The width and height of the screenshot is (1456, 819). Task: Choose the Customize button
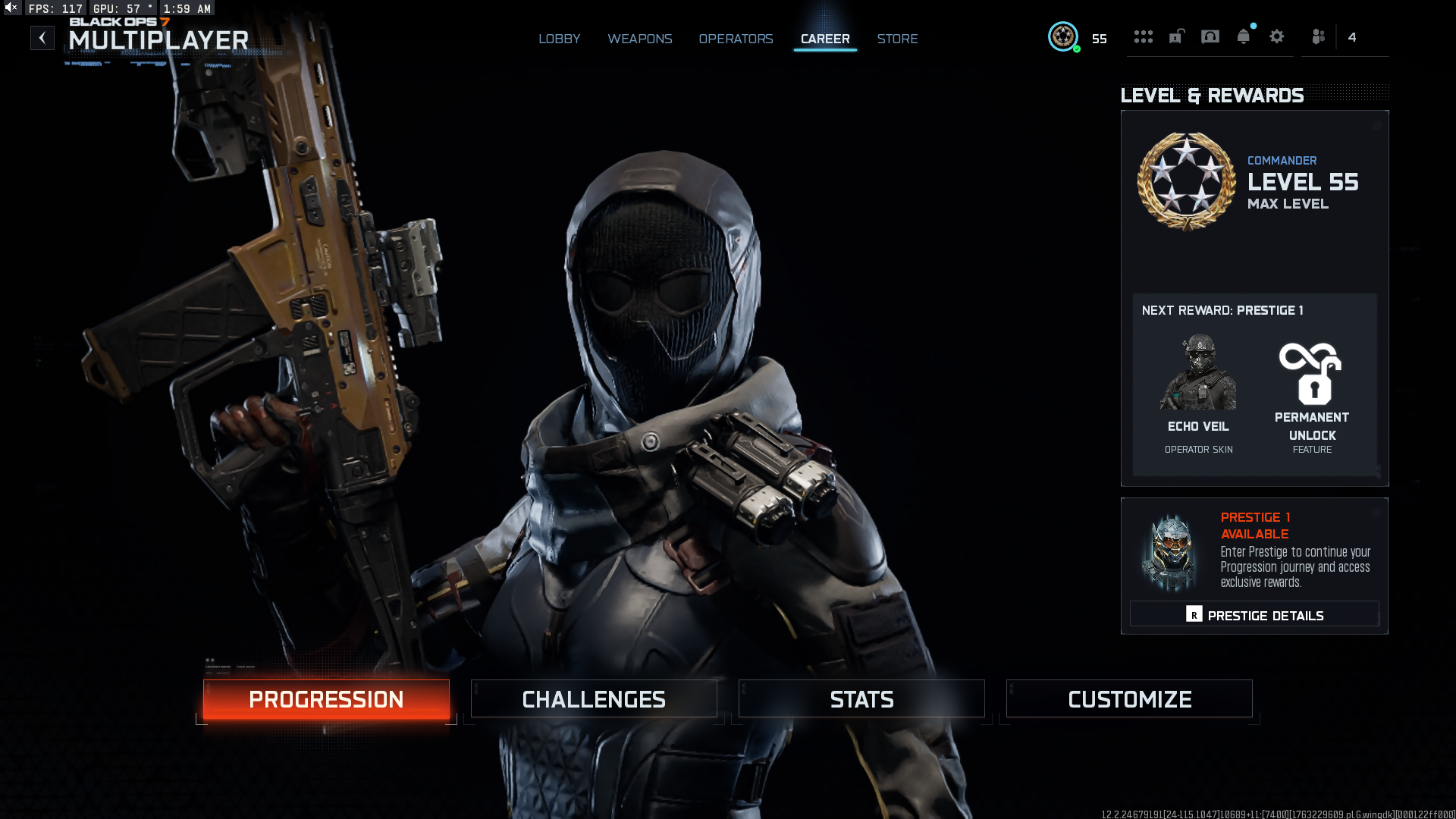(x=1129, y=699)
